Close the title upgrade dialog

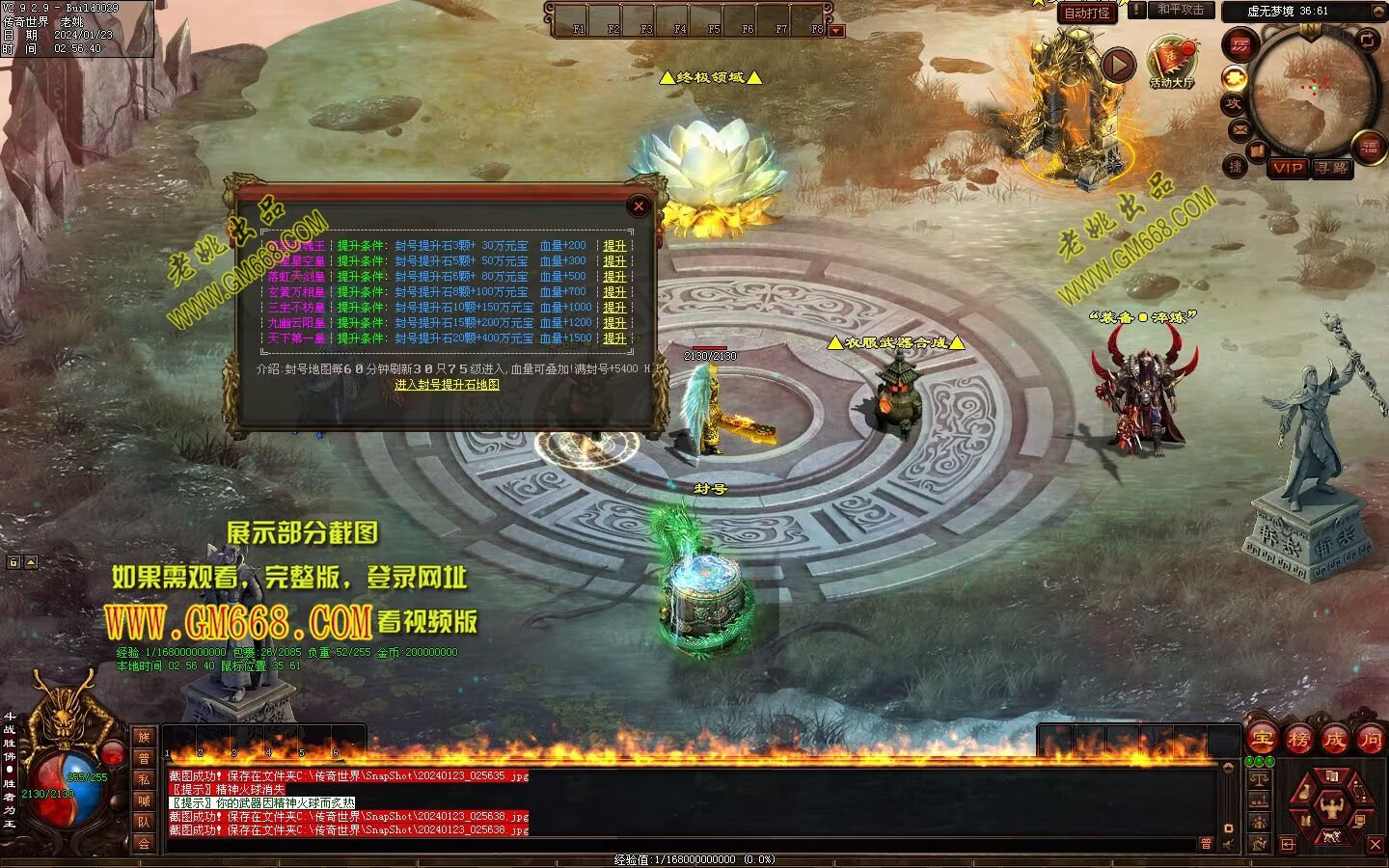coord(638,205)
